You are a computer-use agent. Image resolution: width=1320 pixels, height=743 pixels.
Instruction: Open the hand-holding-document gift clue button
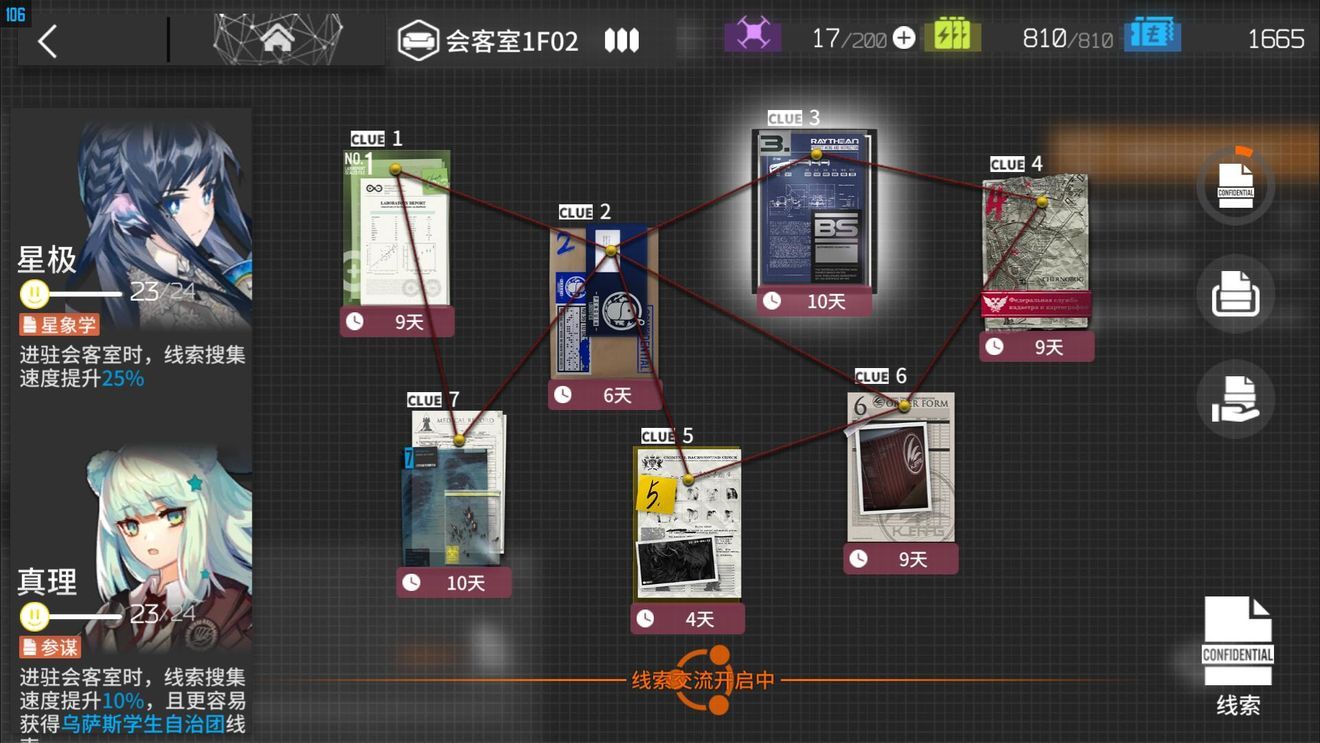(x=1235, y=398)
